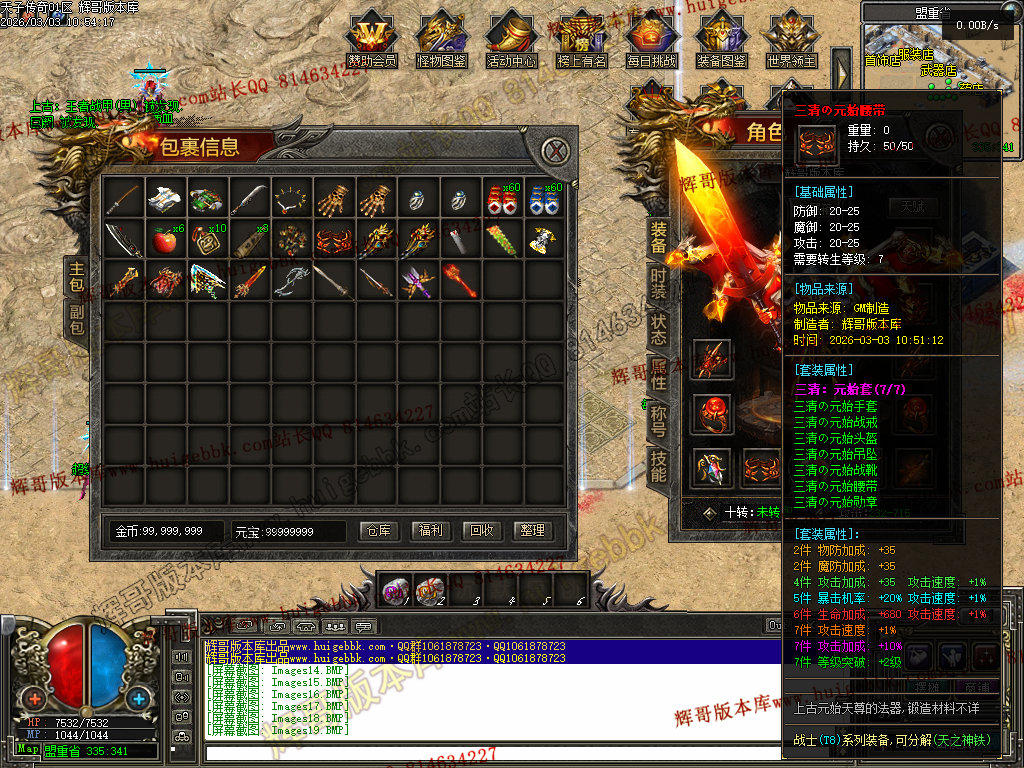Select the blue potion stack x60

click(542, 199)
